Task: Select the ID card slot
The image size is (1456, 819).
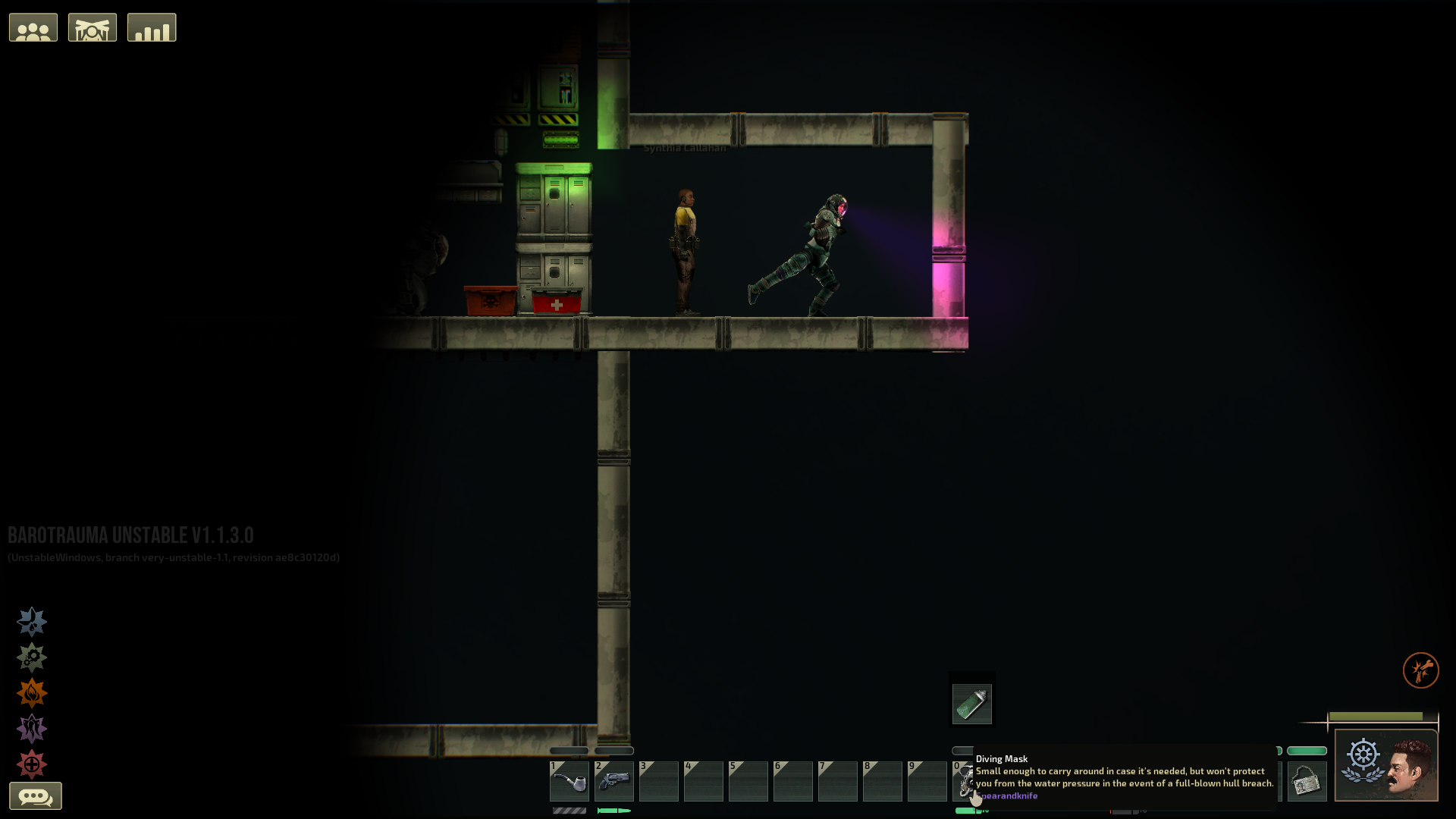Action: coord(1307,781)
